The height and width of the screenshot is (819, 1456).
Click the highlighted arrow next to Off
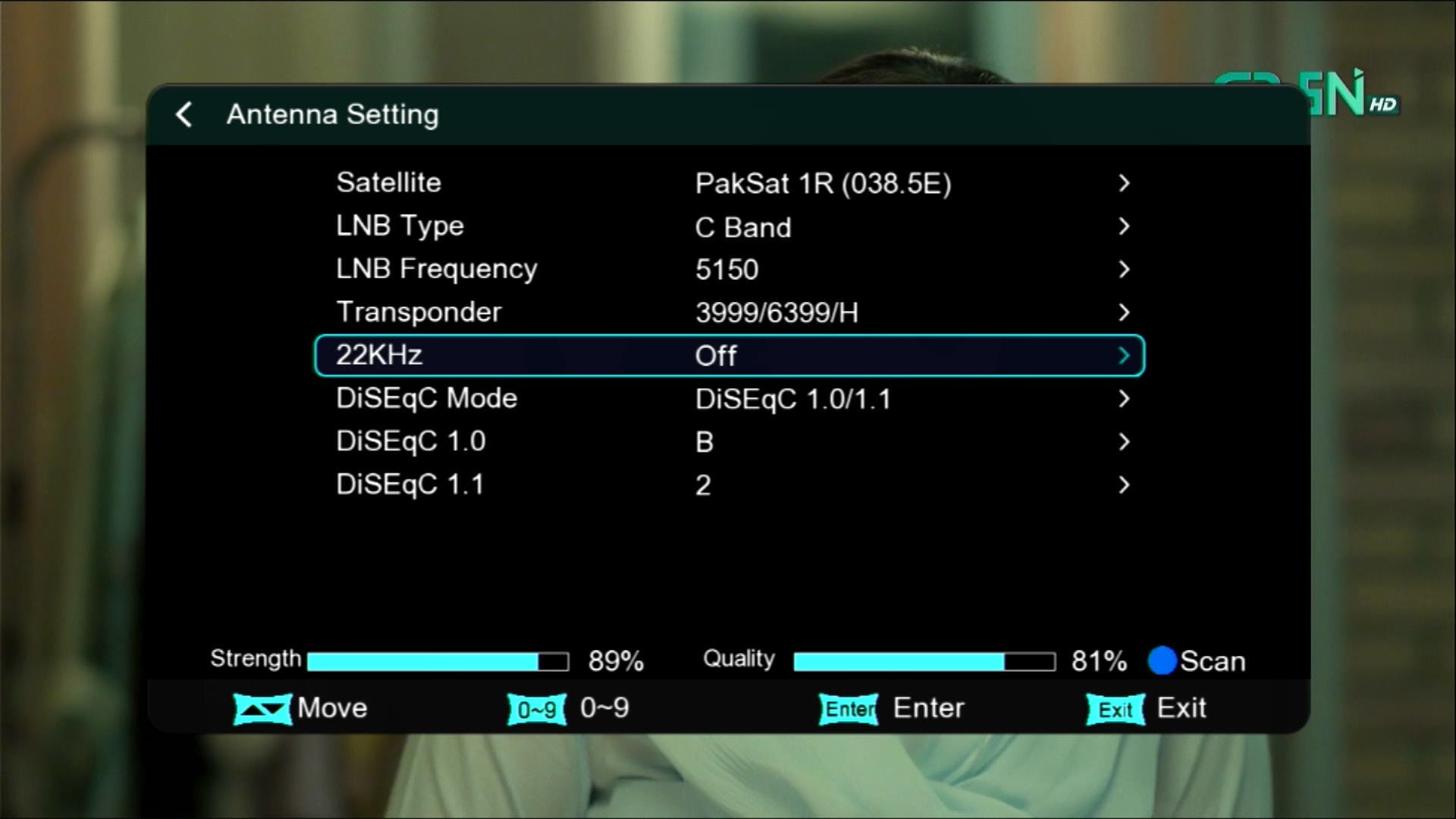click(1124, 355)
